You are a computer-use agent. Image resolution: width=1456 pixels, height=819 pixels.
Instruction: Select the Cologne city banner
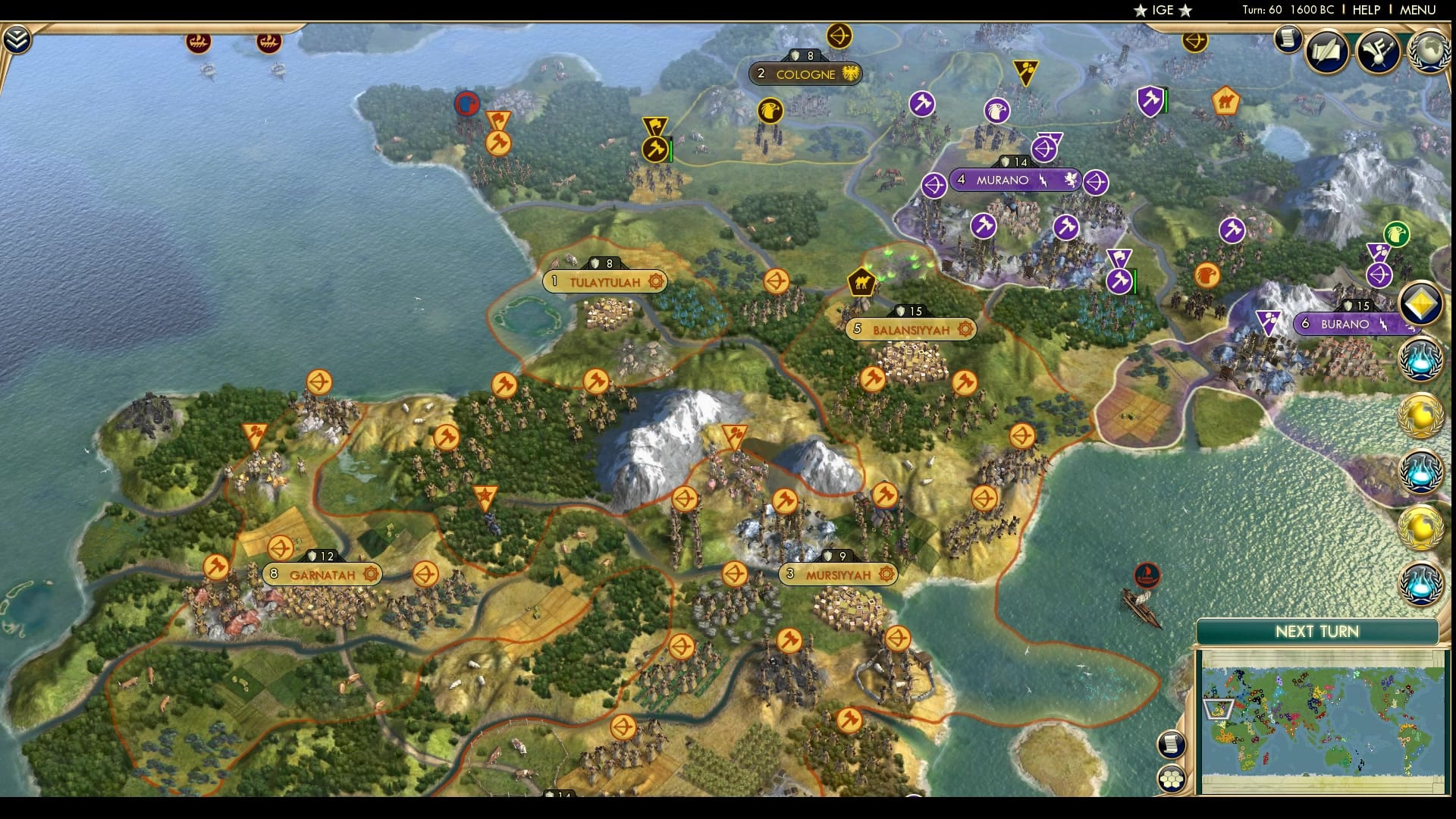coord(805,74)
